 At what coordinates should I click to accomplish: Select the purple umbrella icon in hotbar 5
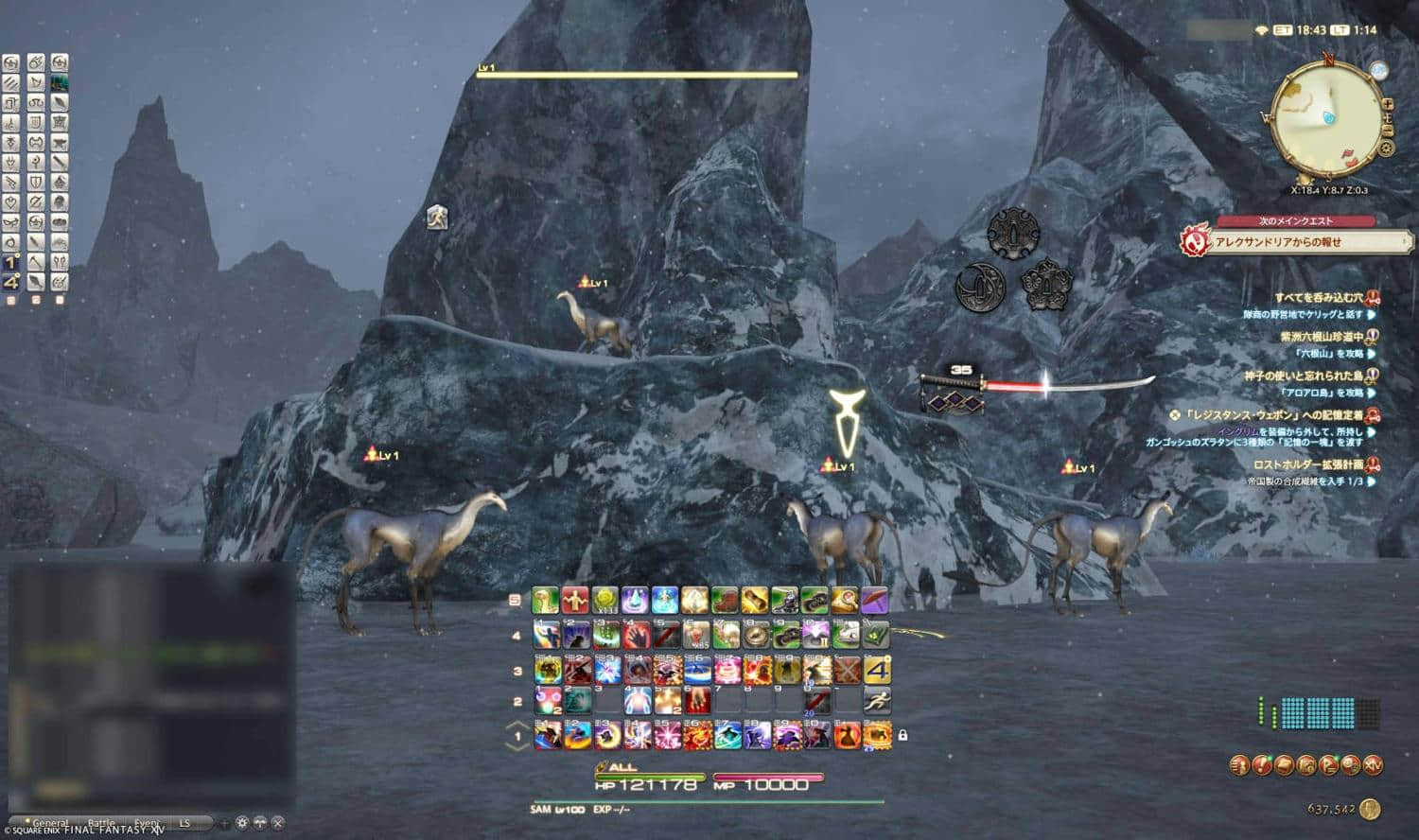tap(874, 600)
